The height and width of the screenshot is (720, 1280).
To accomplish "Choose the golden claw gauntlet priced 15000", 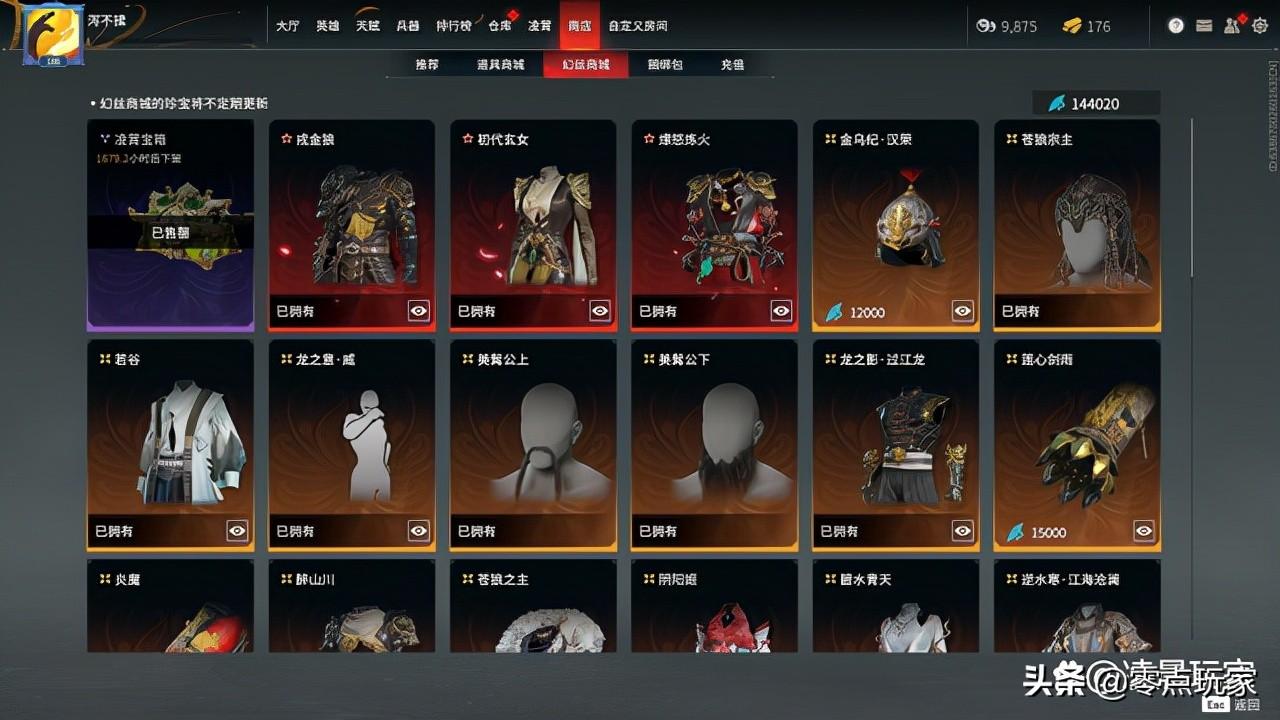I will (x=1077, y=445).
